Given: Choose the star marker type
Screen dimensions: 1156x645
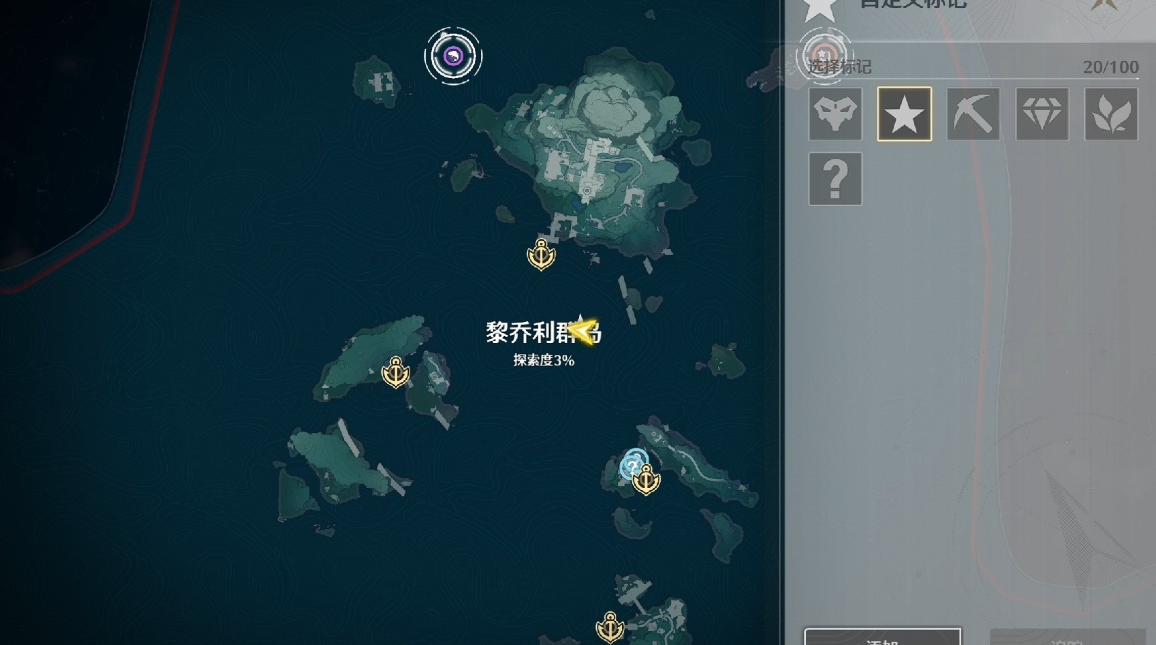Looking at the screenshot, I should pos(904,114).
